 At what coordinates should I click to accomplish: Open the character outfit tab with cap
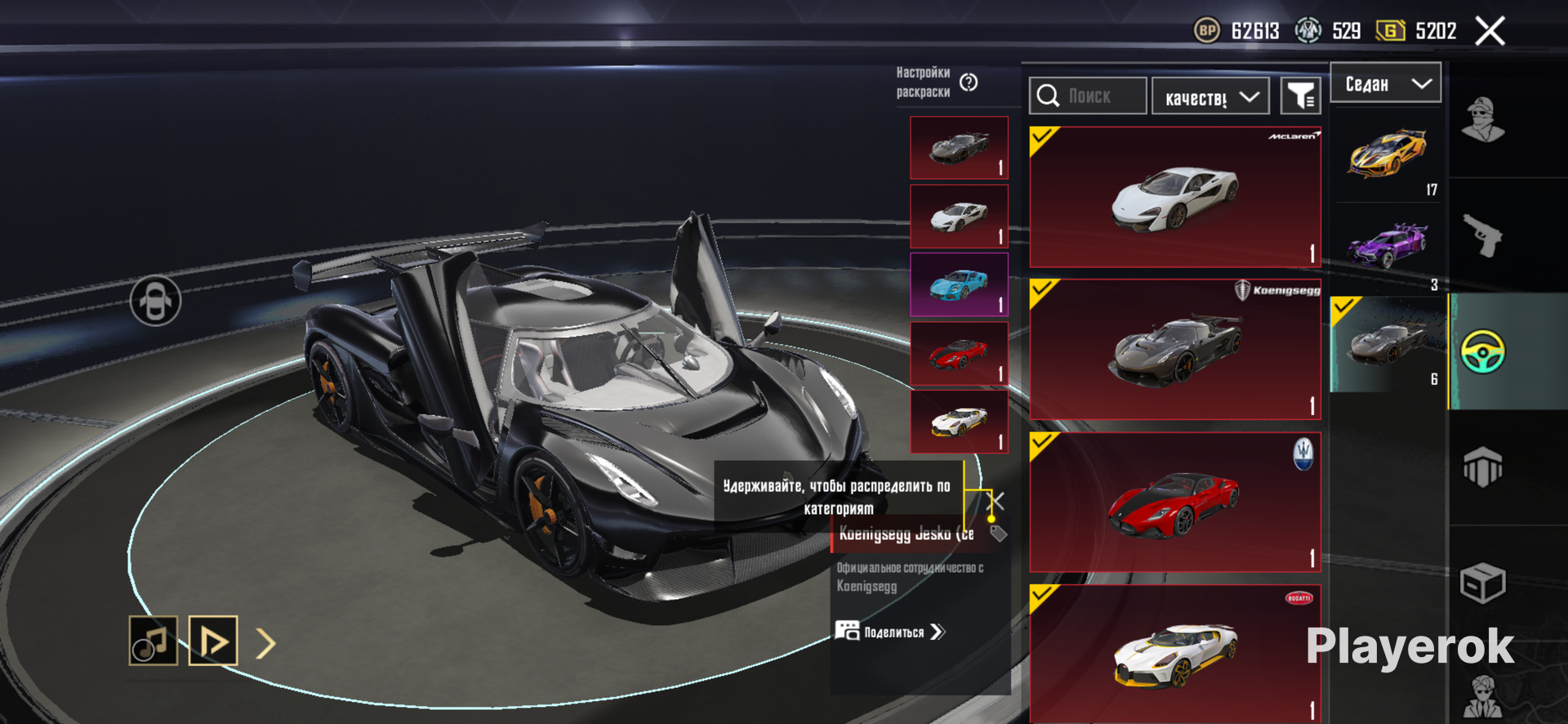pyautogui.click(x=1482, y=120)
